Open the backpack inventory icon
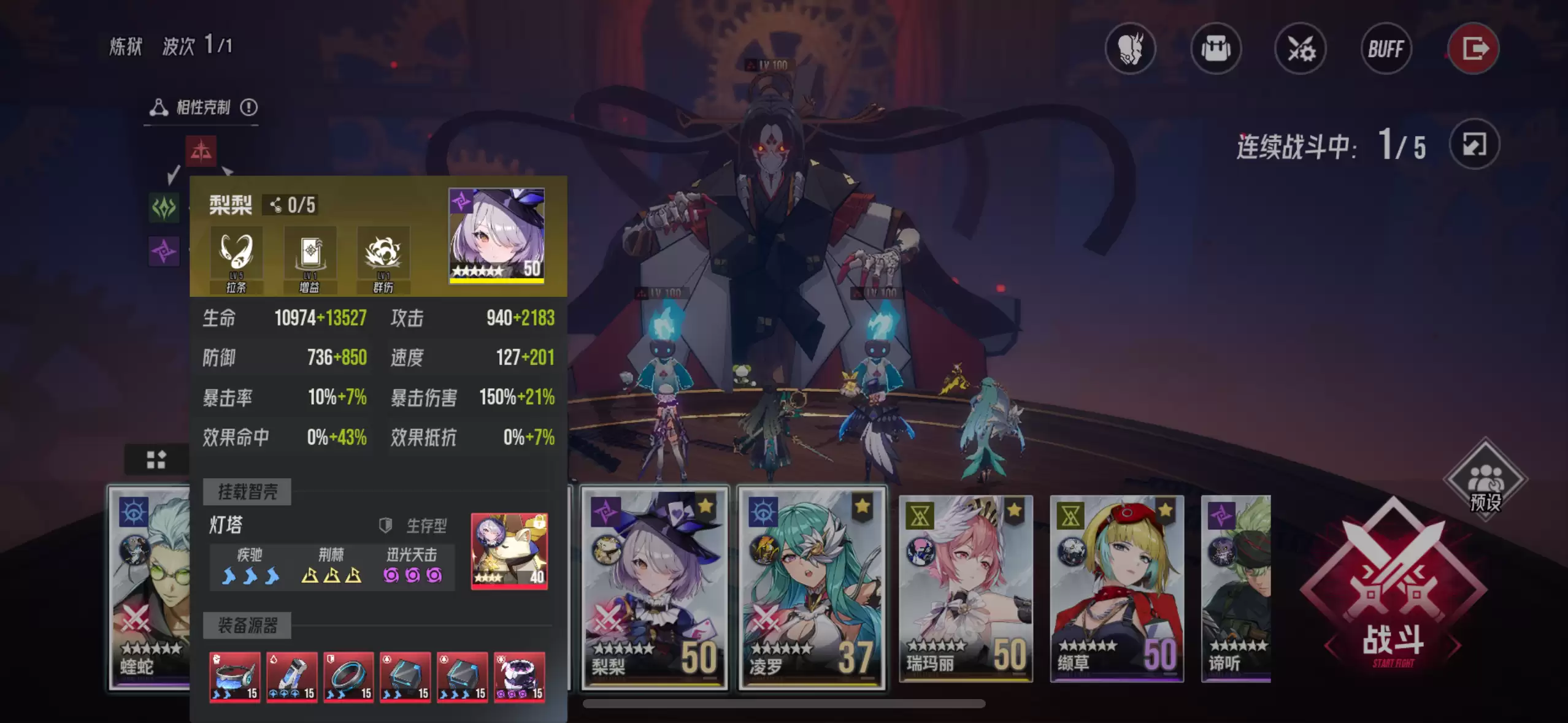Viewport: 1568px width, 723px height. point(1215,48)
